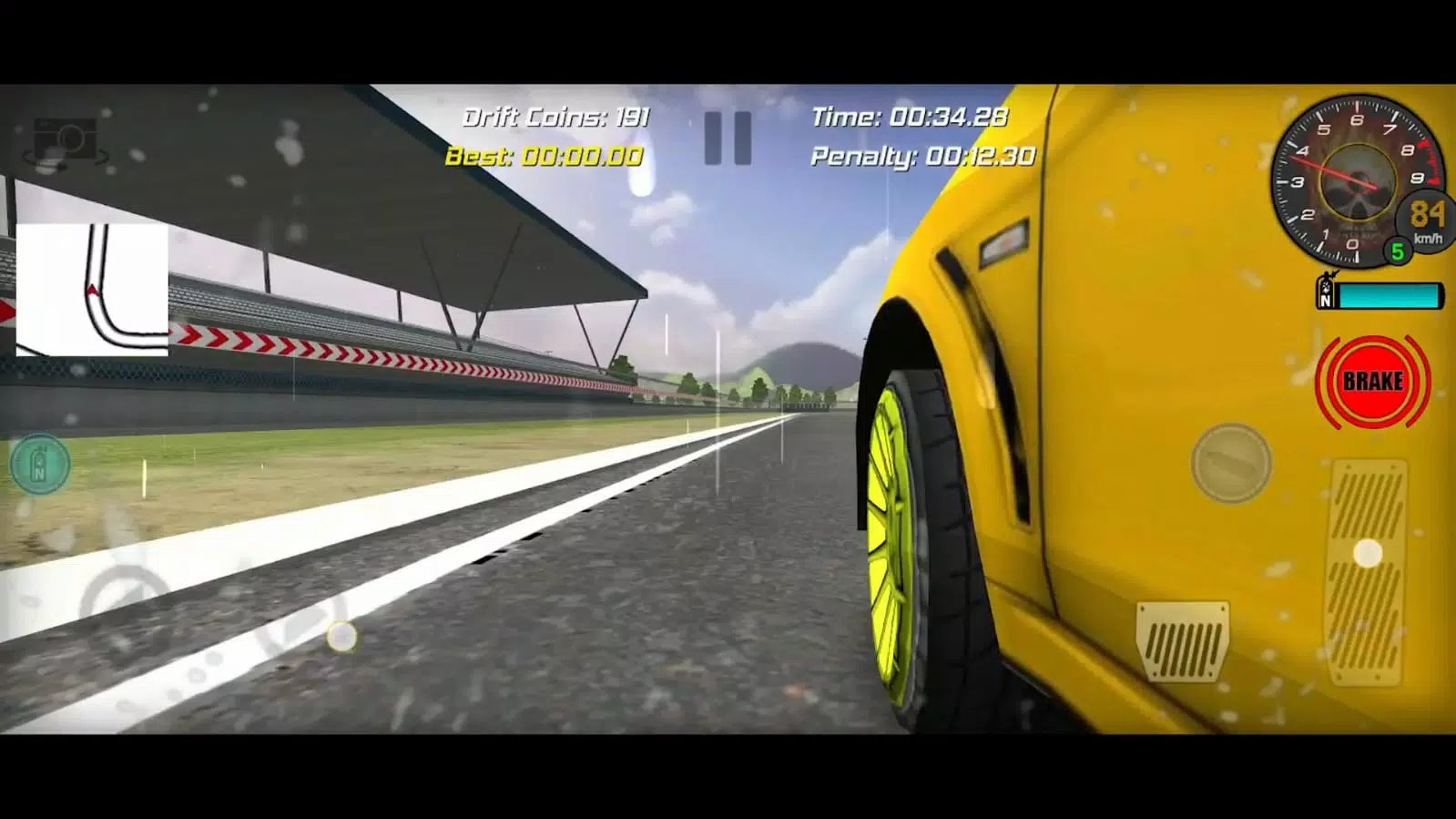Hit the red BRAKE button
The image size is (1456, 819).
[x=1372, y=382]
